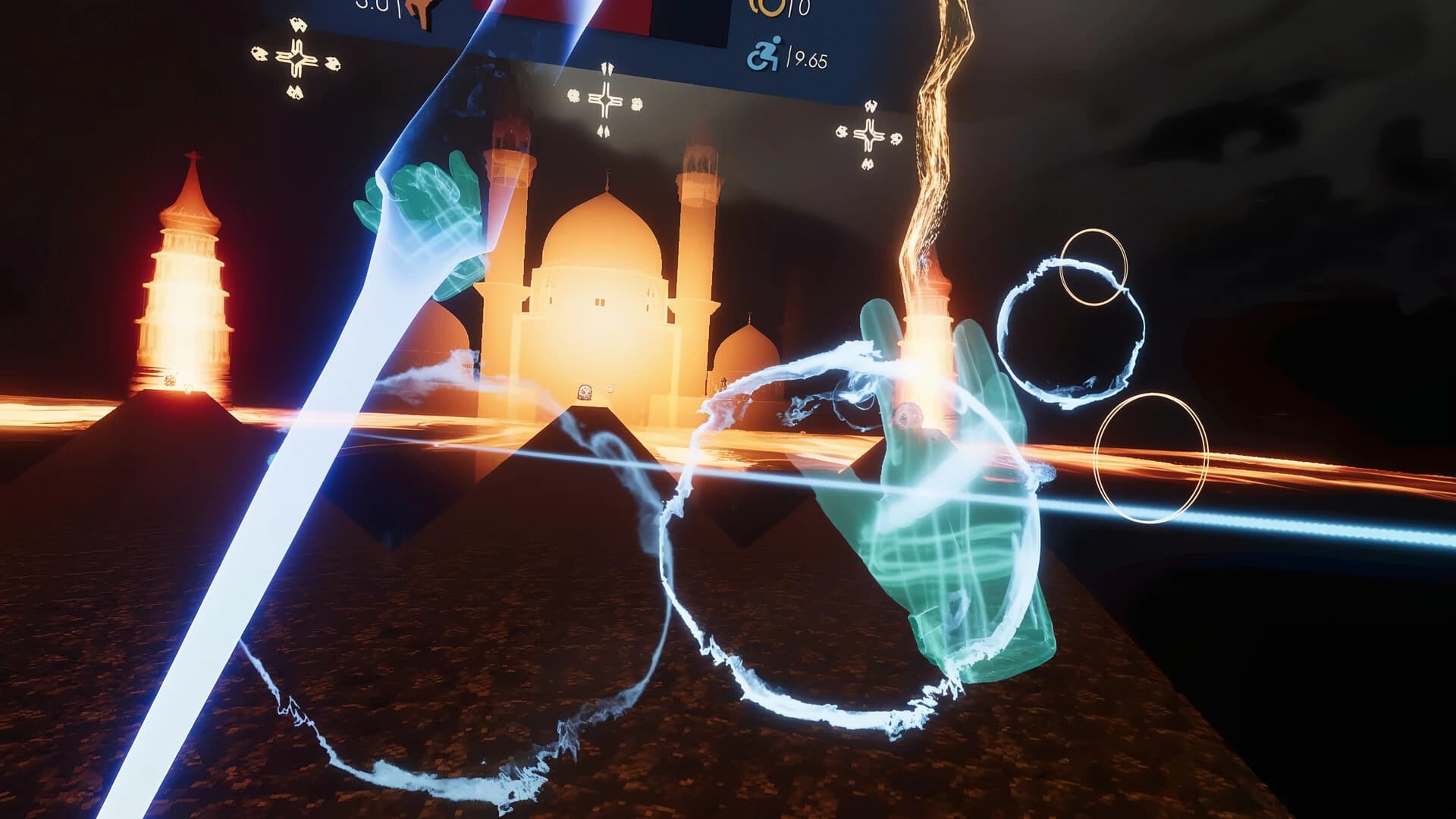The image size is (1456, 819).
Task: Click the bird glyph beside the left rune
Action: point(258,55)
